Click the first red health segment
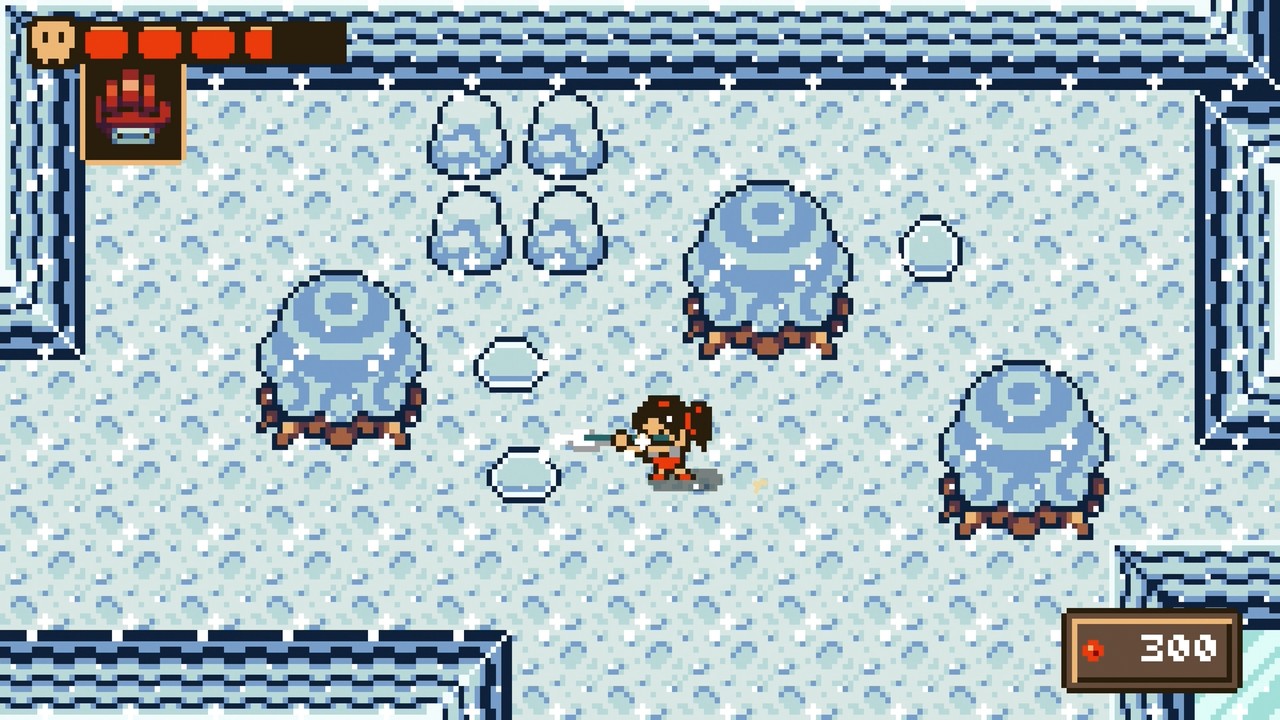Viewport: 1280px width, 720px height. tap(105, 42)
